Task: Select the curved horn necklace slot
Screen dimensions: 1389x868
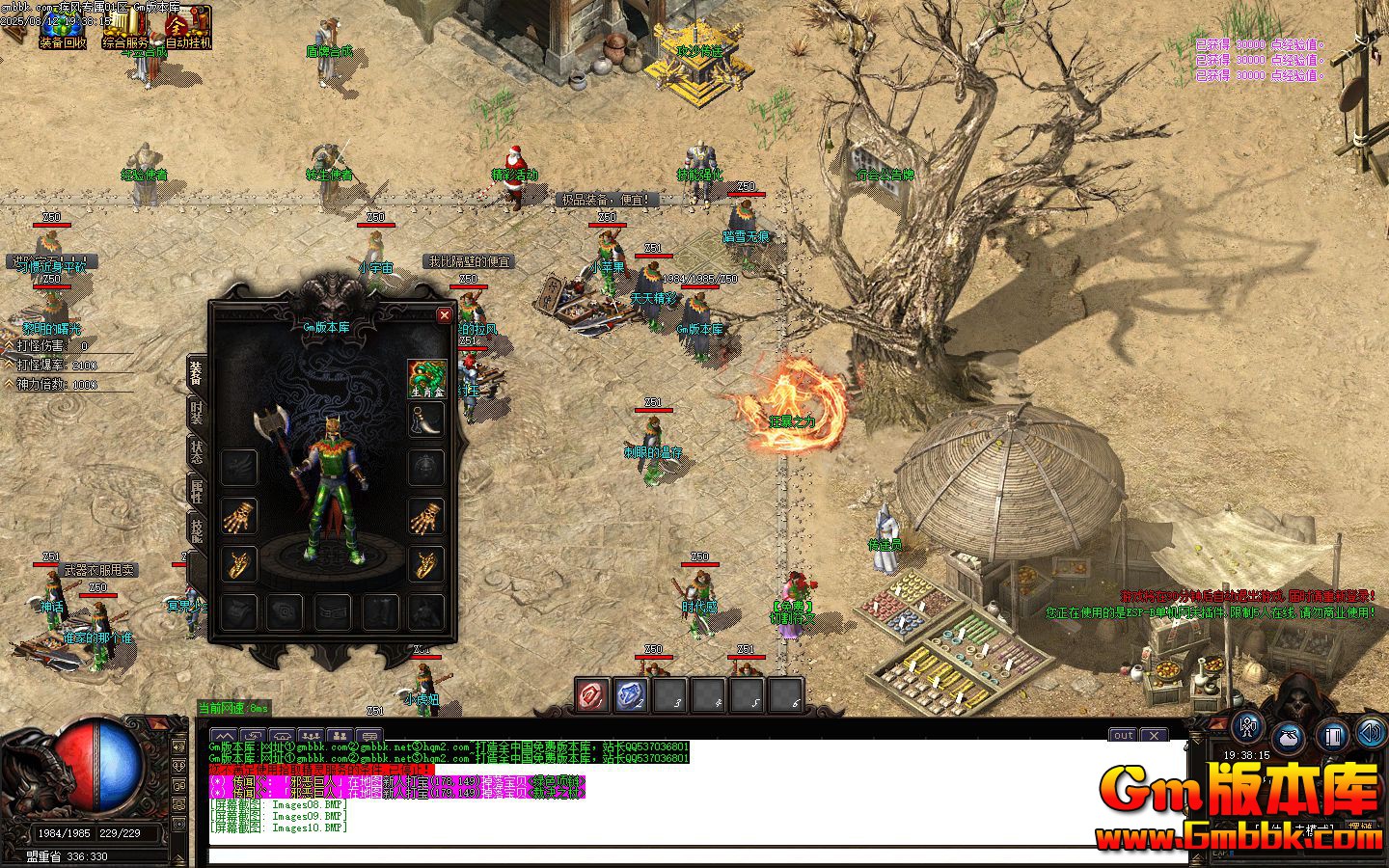Action: tap(426, 420)
